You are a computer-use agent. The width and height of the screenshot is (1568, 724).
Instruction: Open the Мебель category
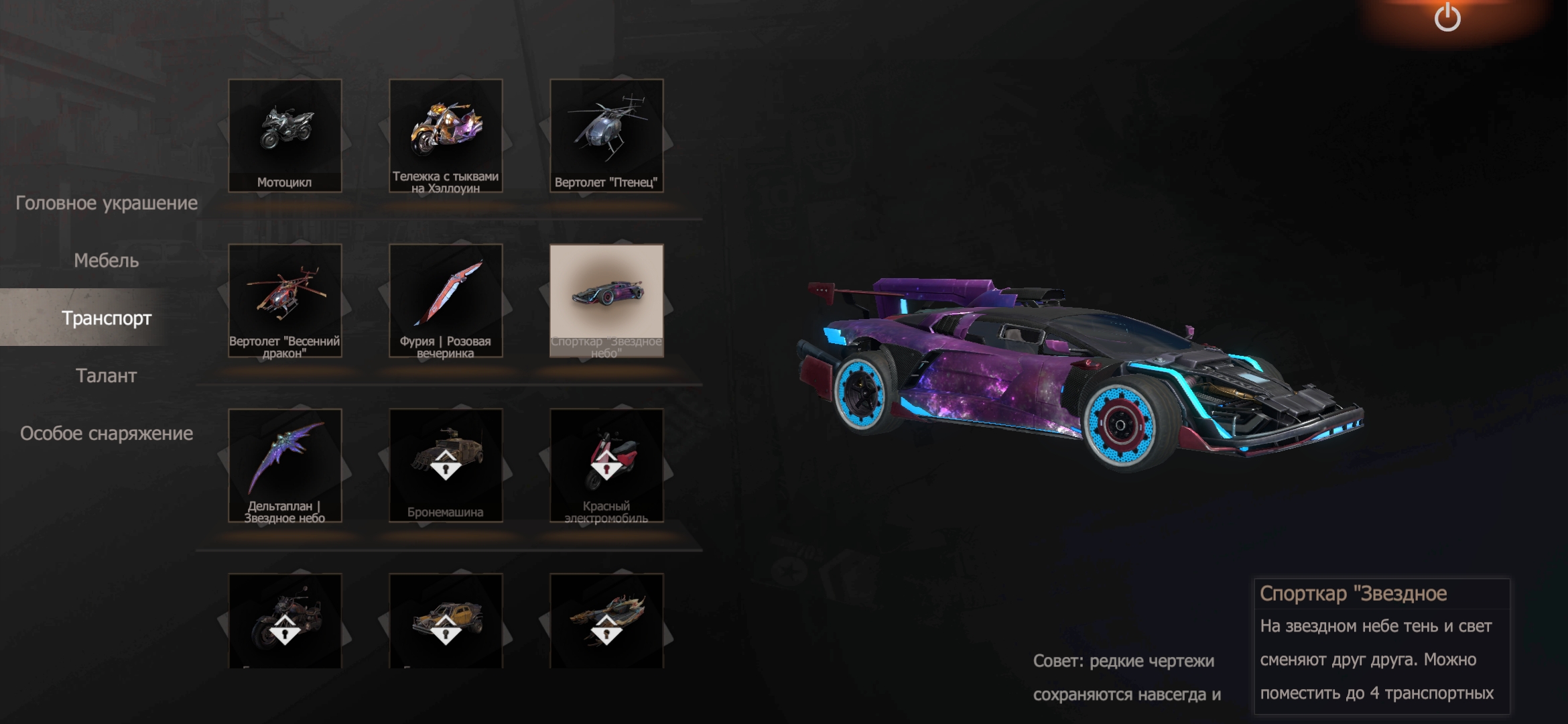pyautogui.click(x=107, y=261)
